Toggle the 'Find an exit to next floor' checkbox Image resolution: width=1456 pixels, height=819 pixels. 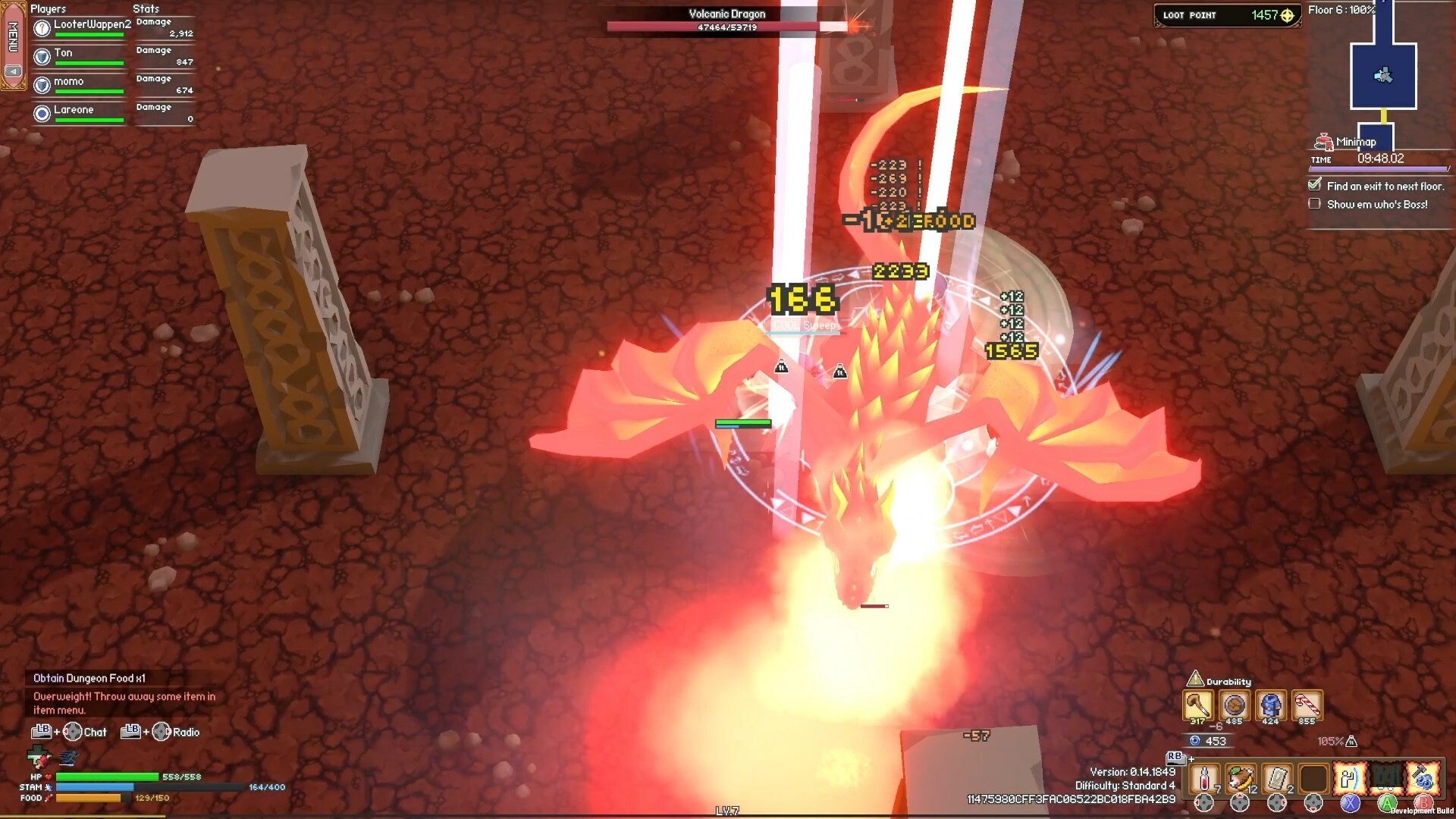pos(1314,185)
